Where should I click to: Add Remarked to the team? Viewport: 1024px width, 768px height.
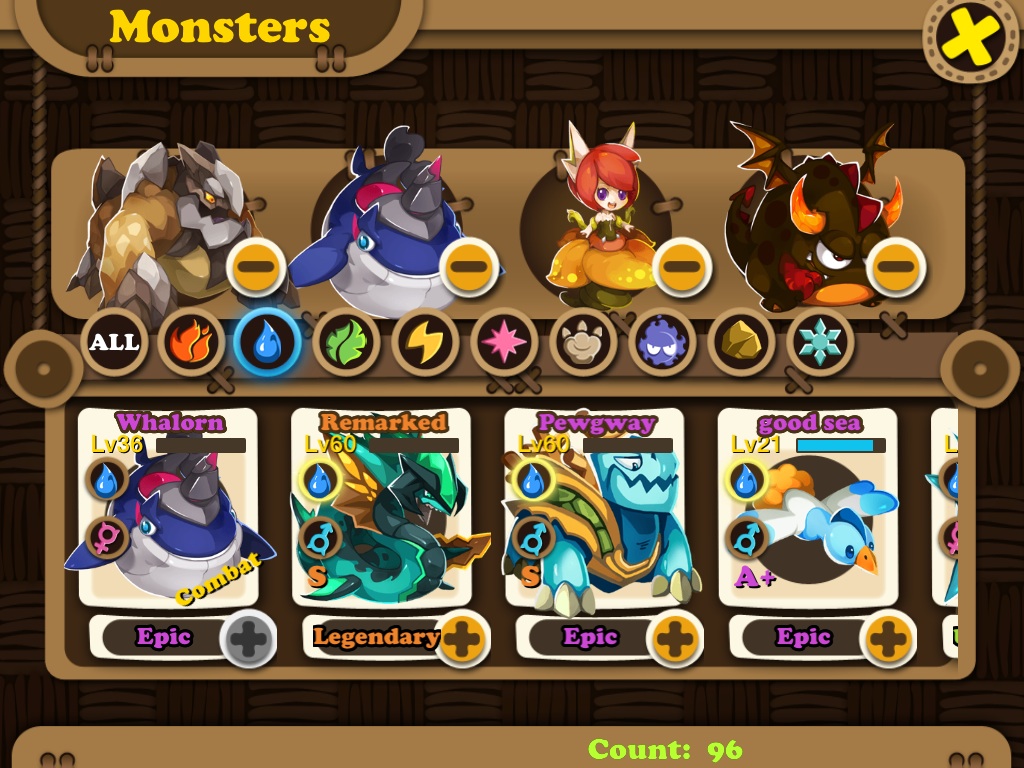point(461,637)
